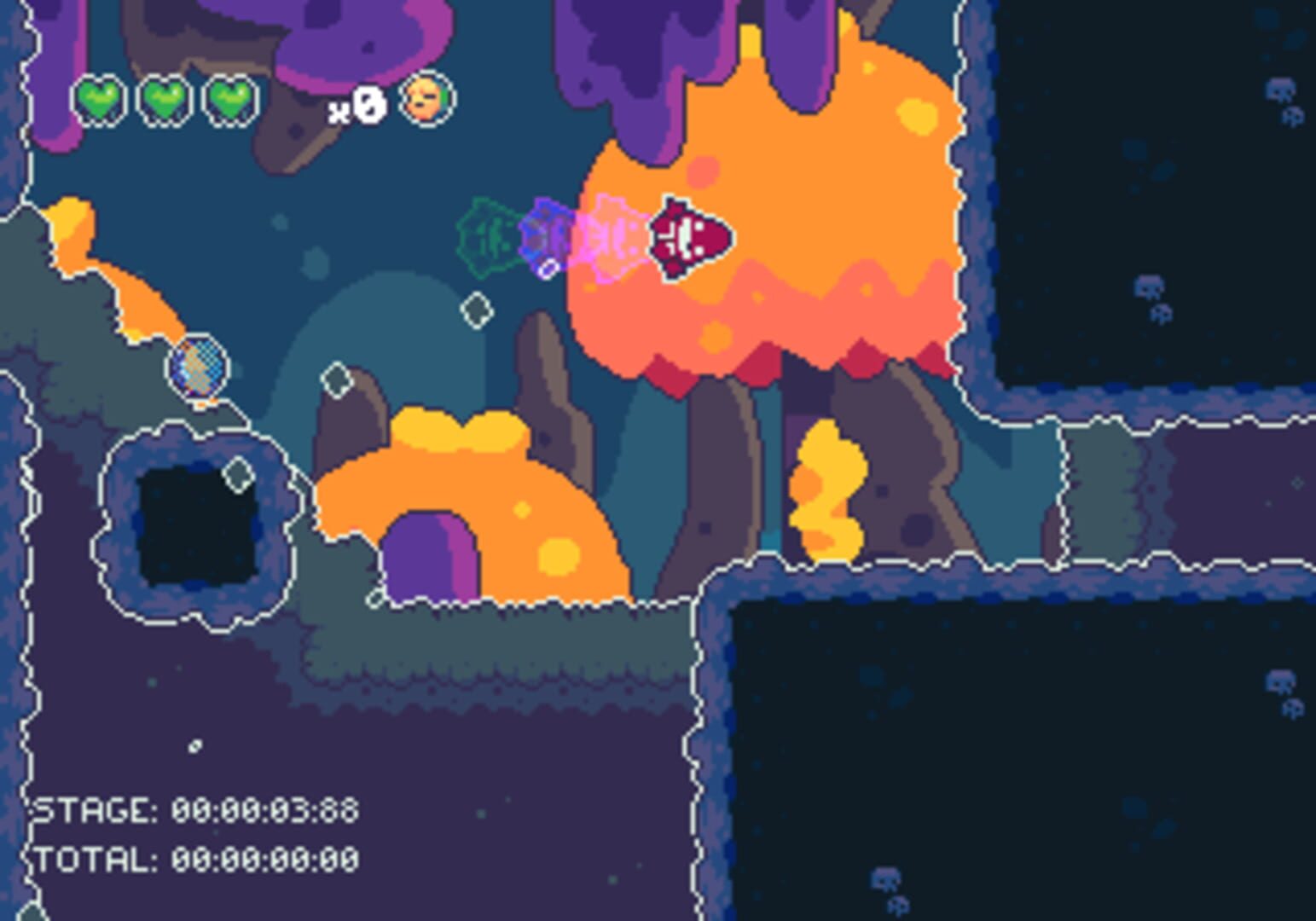The image size is (1316, 921).
Task: Select the striped bubble floating near the left cliff
Action: pyautogui.click(x=199, y=368)
